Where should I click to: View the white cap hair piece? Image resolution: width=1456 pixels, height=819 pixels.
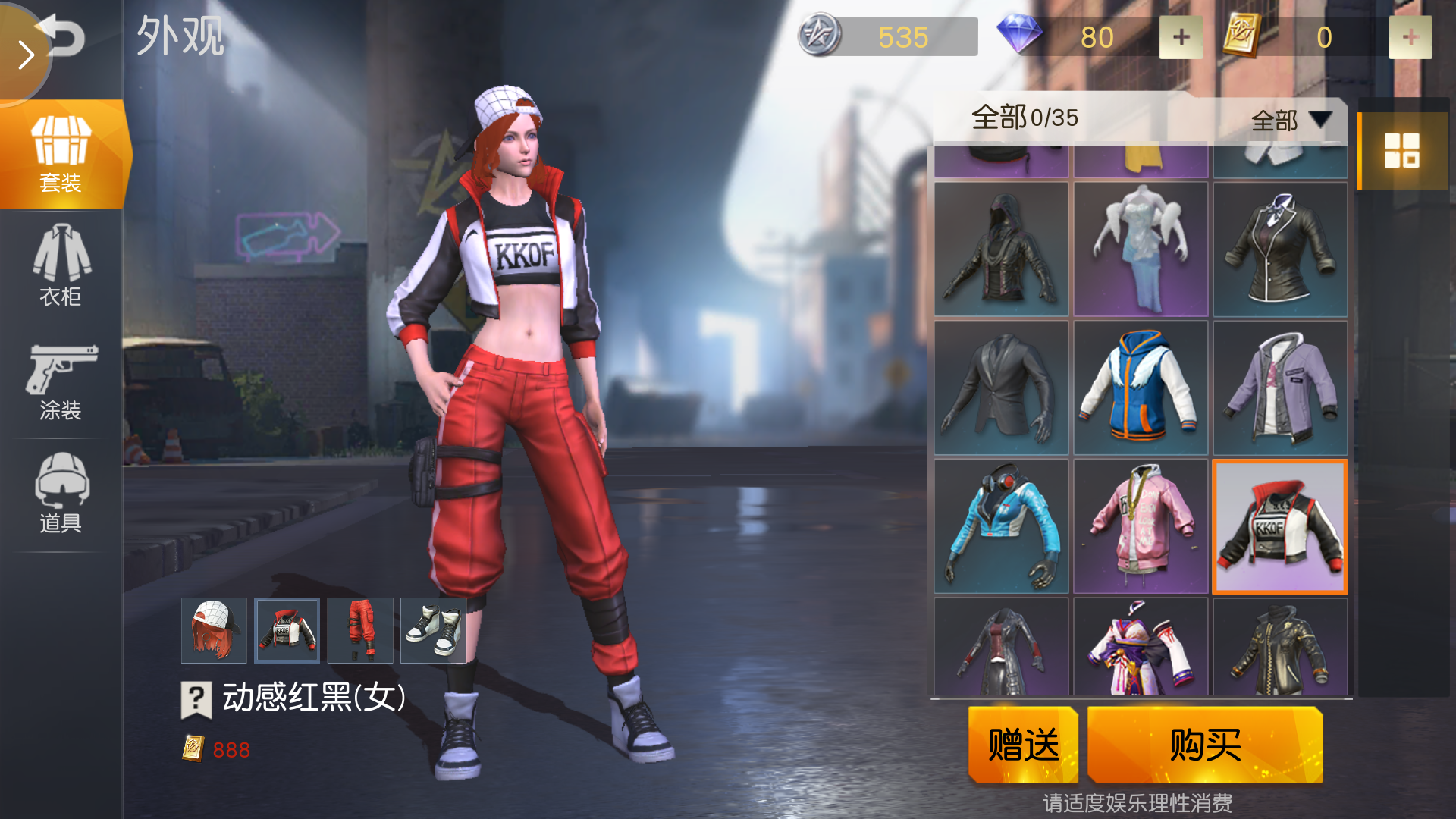pos(214,630)
